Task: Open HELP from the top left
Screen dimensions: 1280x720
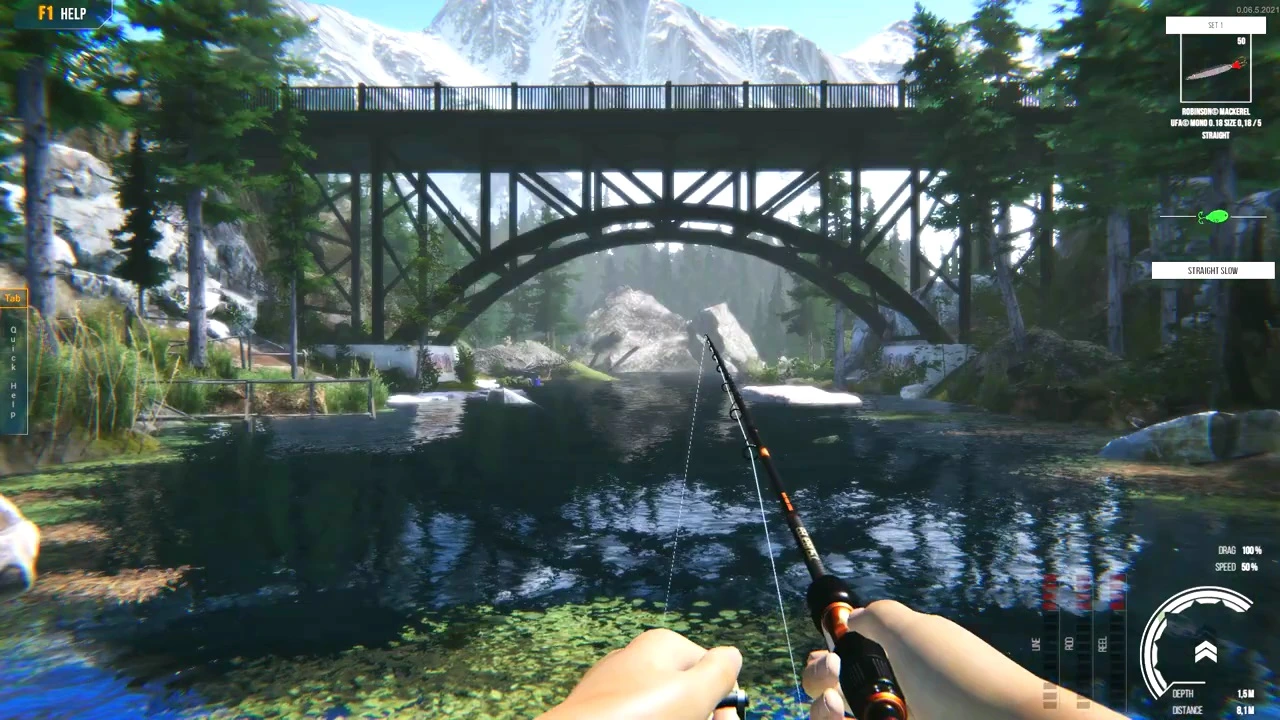Action: point(73,13)
